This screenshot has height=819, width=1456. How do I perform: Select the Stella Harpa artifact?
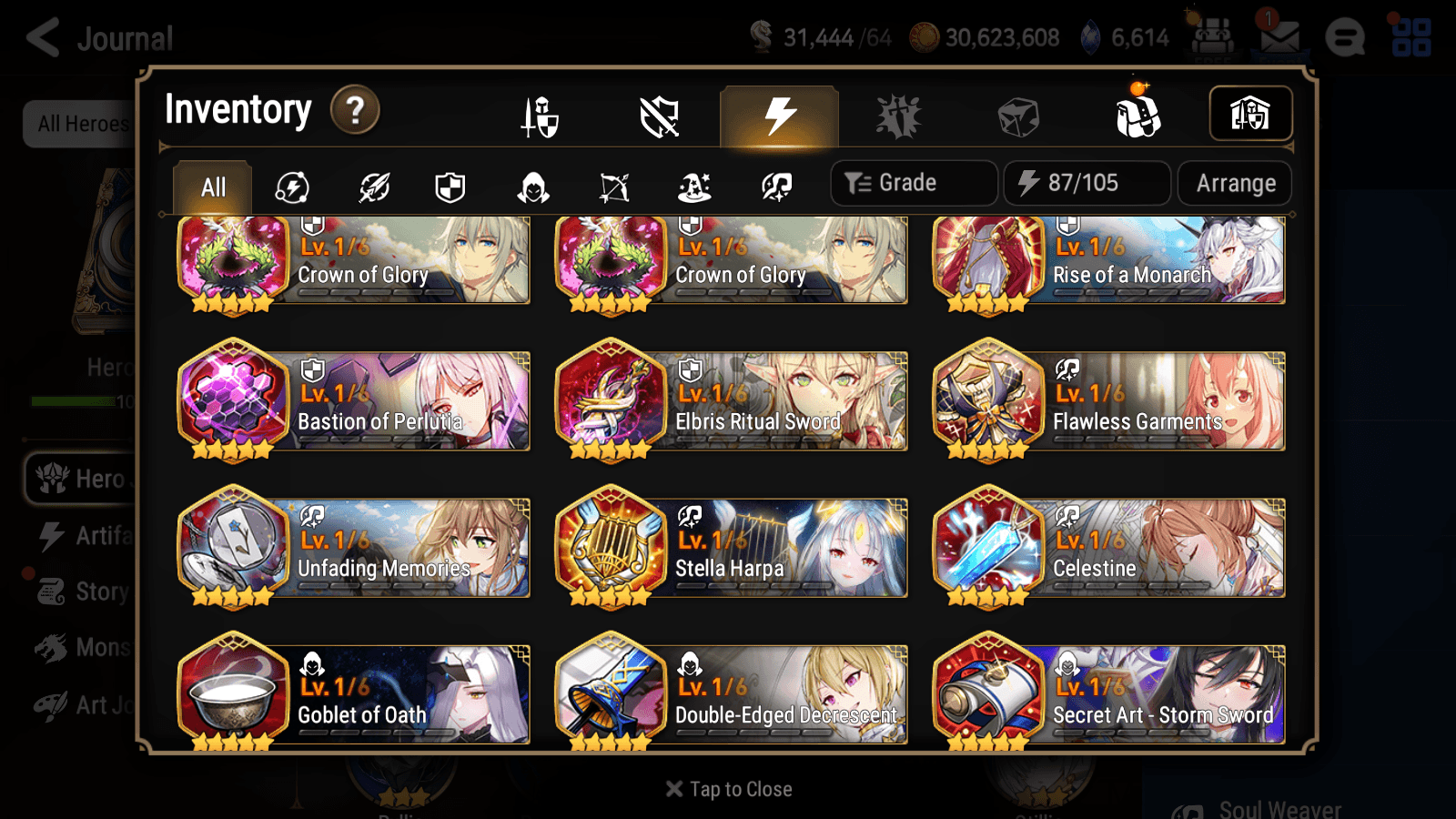(731, 548)
